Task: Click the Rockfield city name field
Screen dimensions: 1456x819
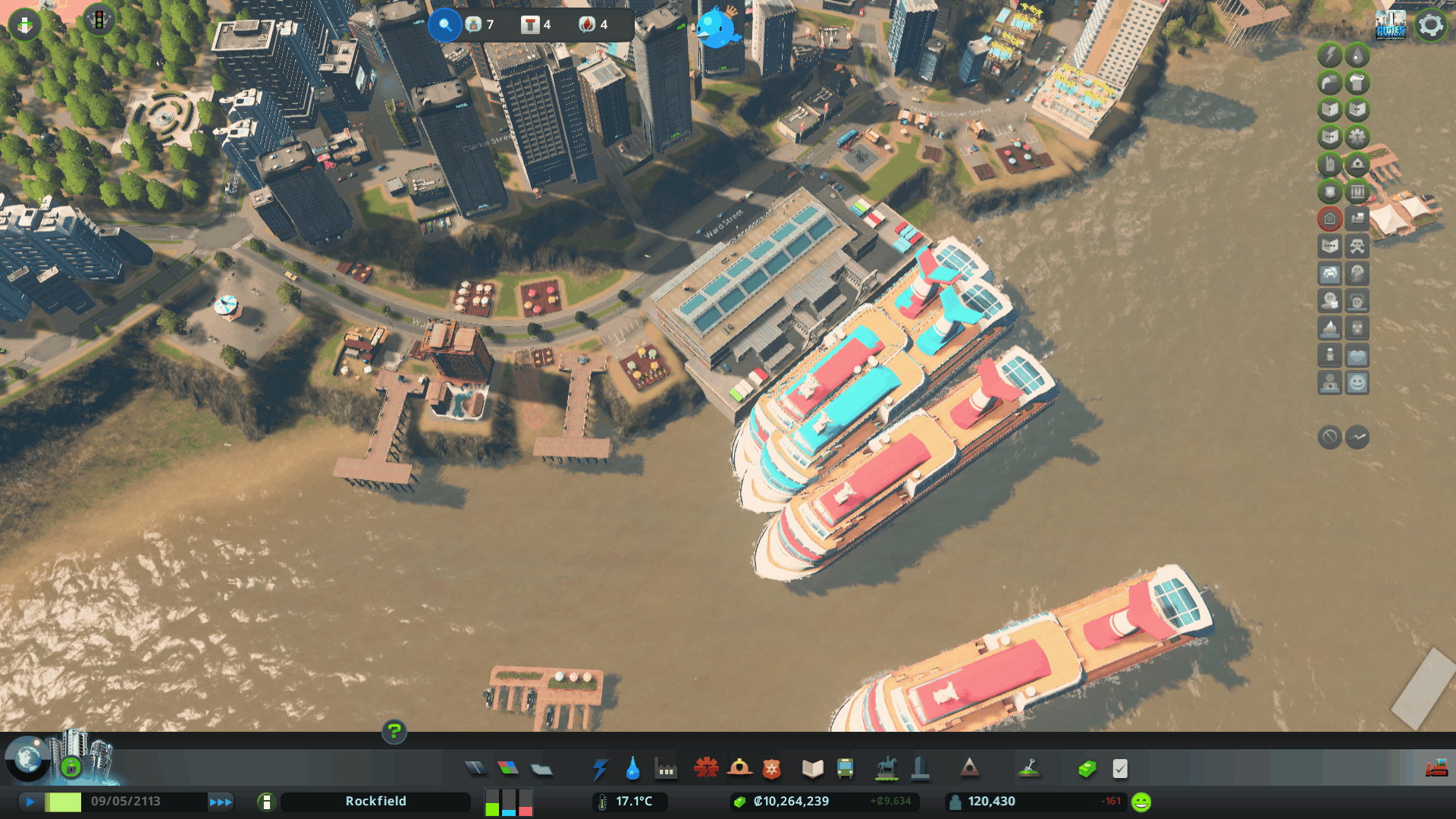Action: pos(375,802)
